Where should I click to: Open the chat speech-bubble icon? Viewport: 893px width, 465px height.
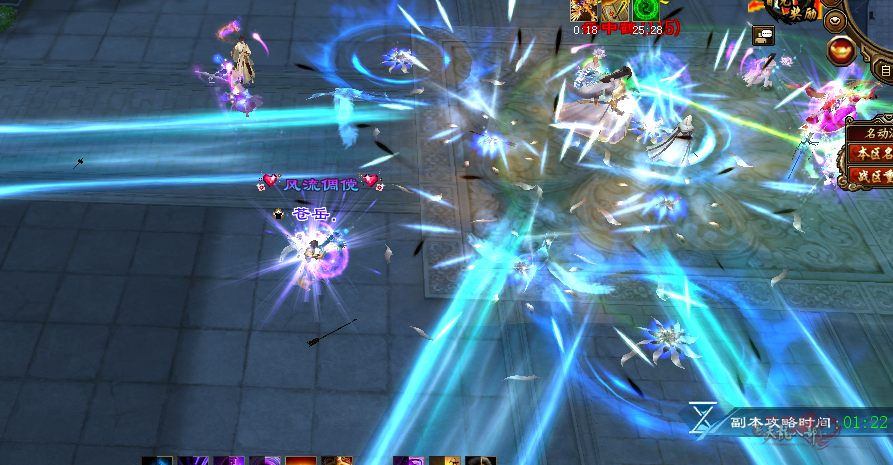(764, 35)
